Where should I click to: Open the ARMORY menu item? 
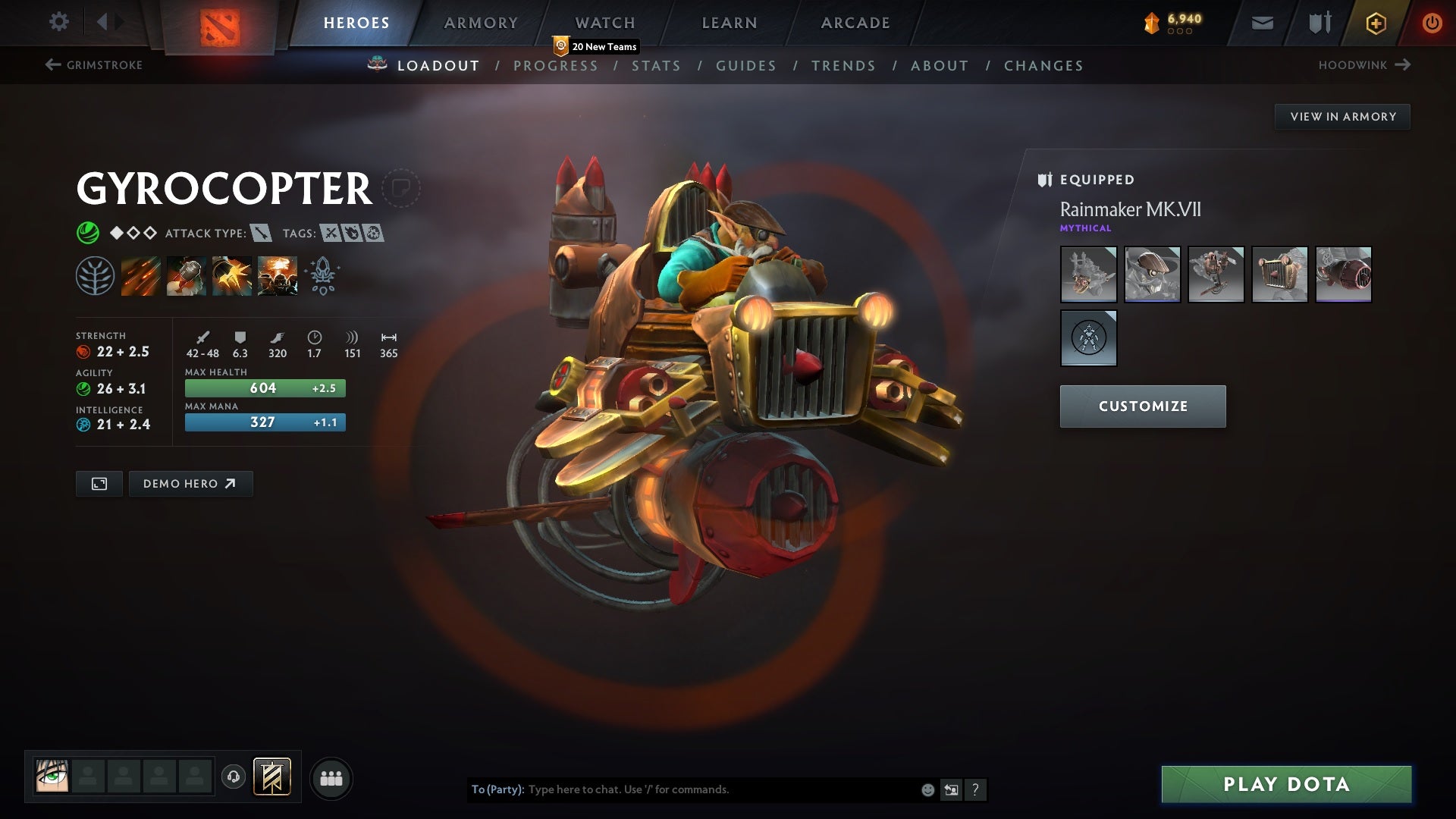(x=481, y=22)
